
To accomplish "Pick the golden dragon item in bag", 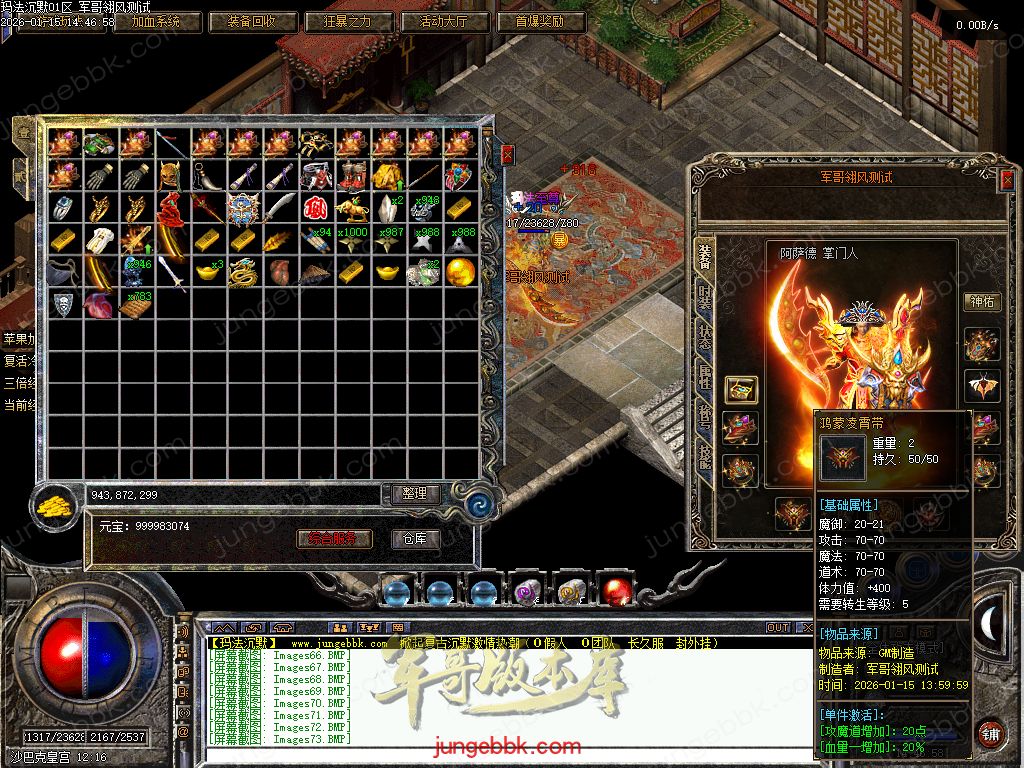I will coord(243,272).
